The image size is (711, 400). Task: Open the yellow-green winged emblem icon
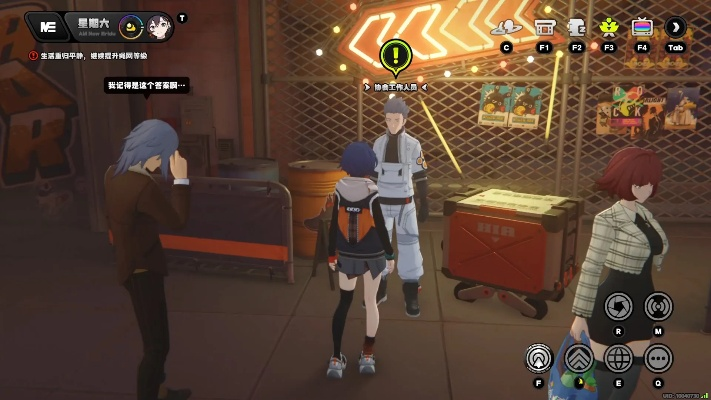[x=608, y=27]
